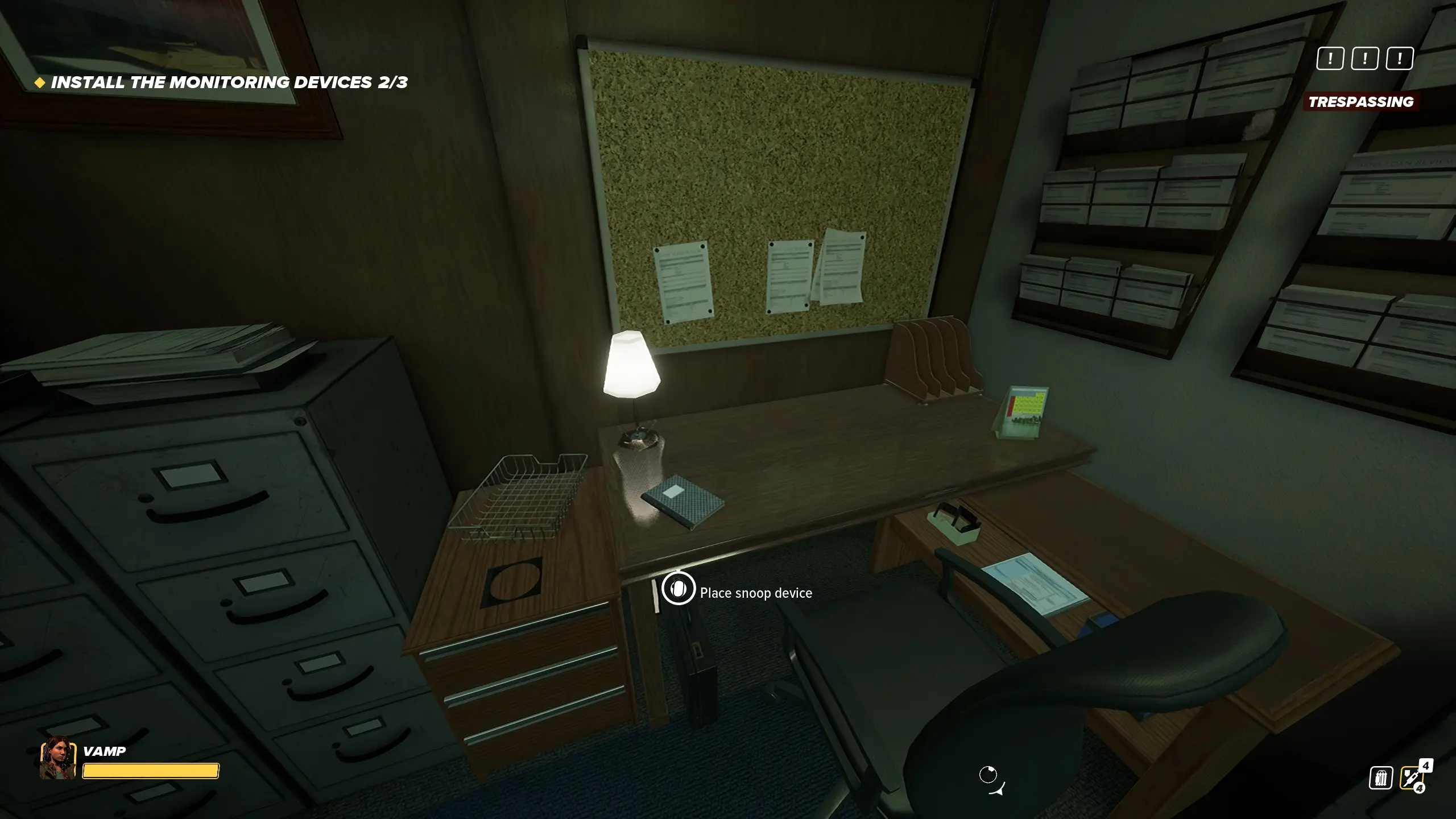Select the zip ties item slot
This screenshot has width=1456, height=819.
point(1381,778)
